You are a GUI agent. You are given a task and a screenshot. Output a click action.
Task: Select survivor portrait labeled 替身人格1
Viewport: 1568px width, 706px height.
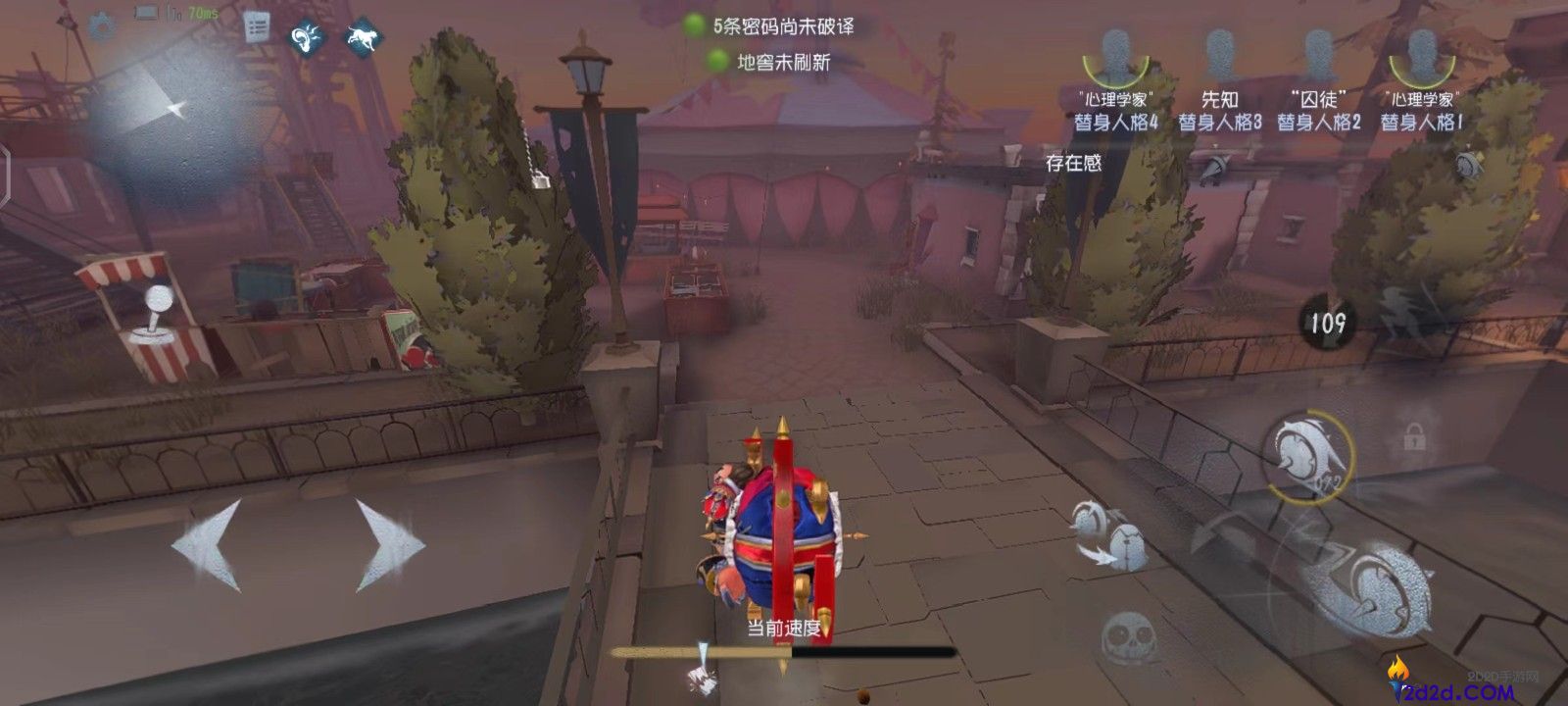(x=1422, y=57)
